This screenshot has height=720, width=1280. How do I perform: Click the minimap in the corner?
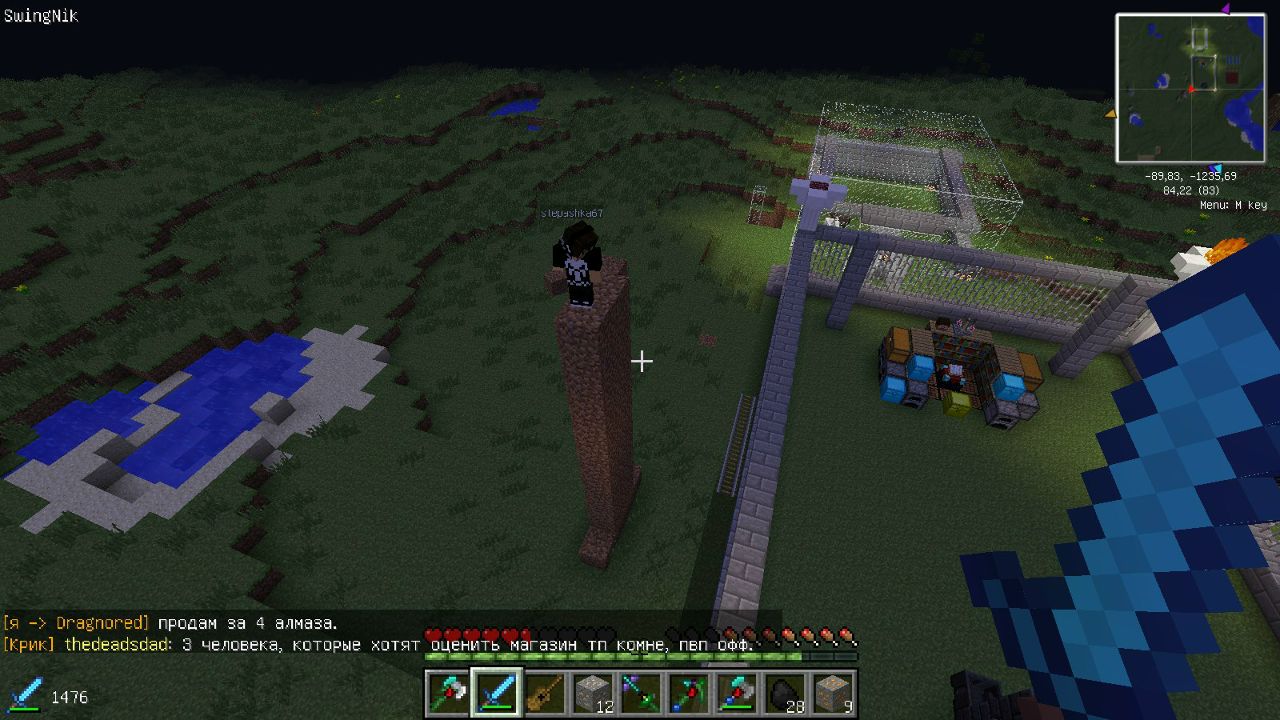coord(1190,88)
